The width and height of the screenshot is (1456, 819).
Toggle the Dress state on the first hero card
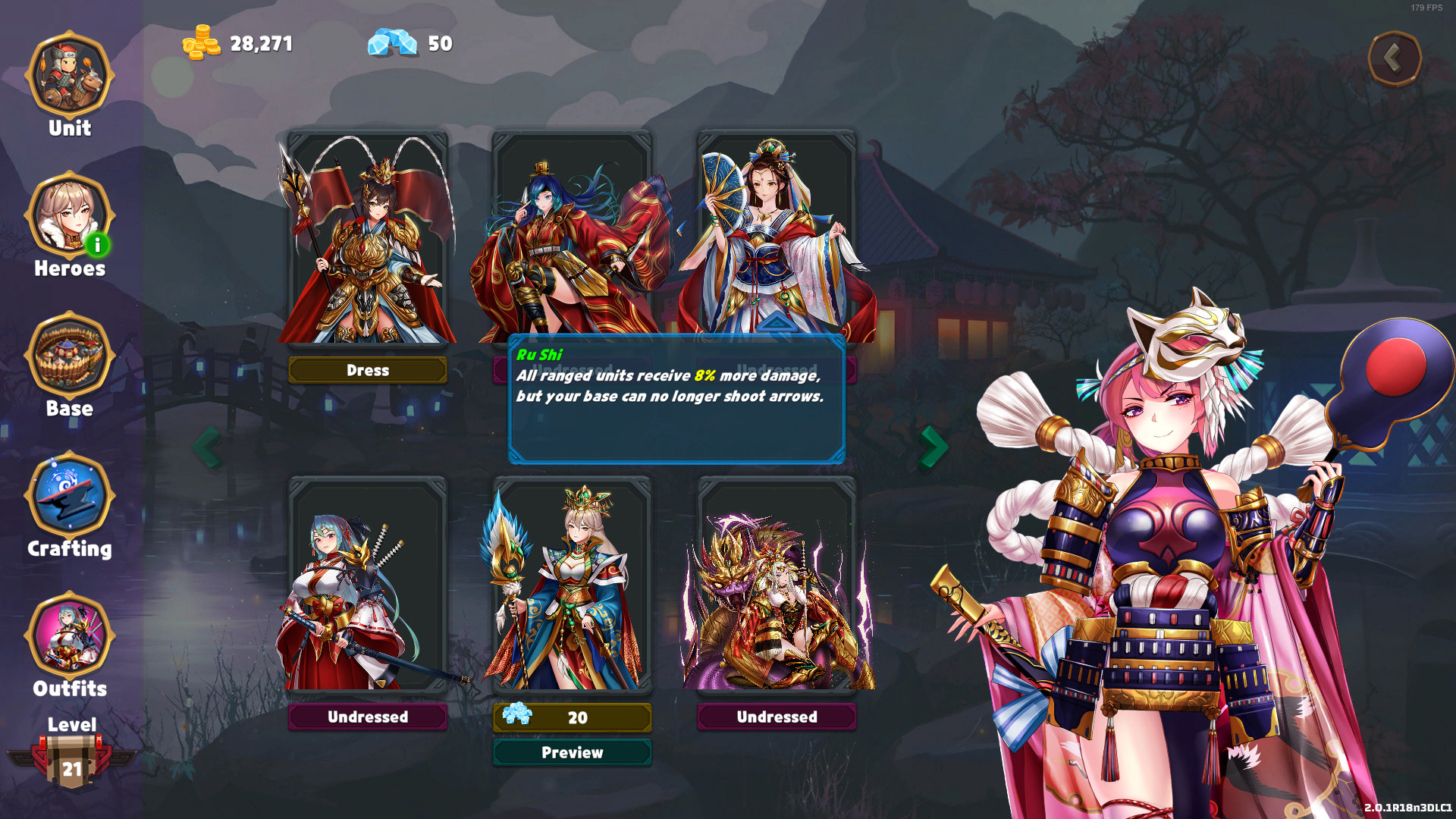[x=367, y=370]
